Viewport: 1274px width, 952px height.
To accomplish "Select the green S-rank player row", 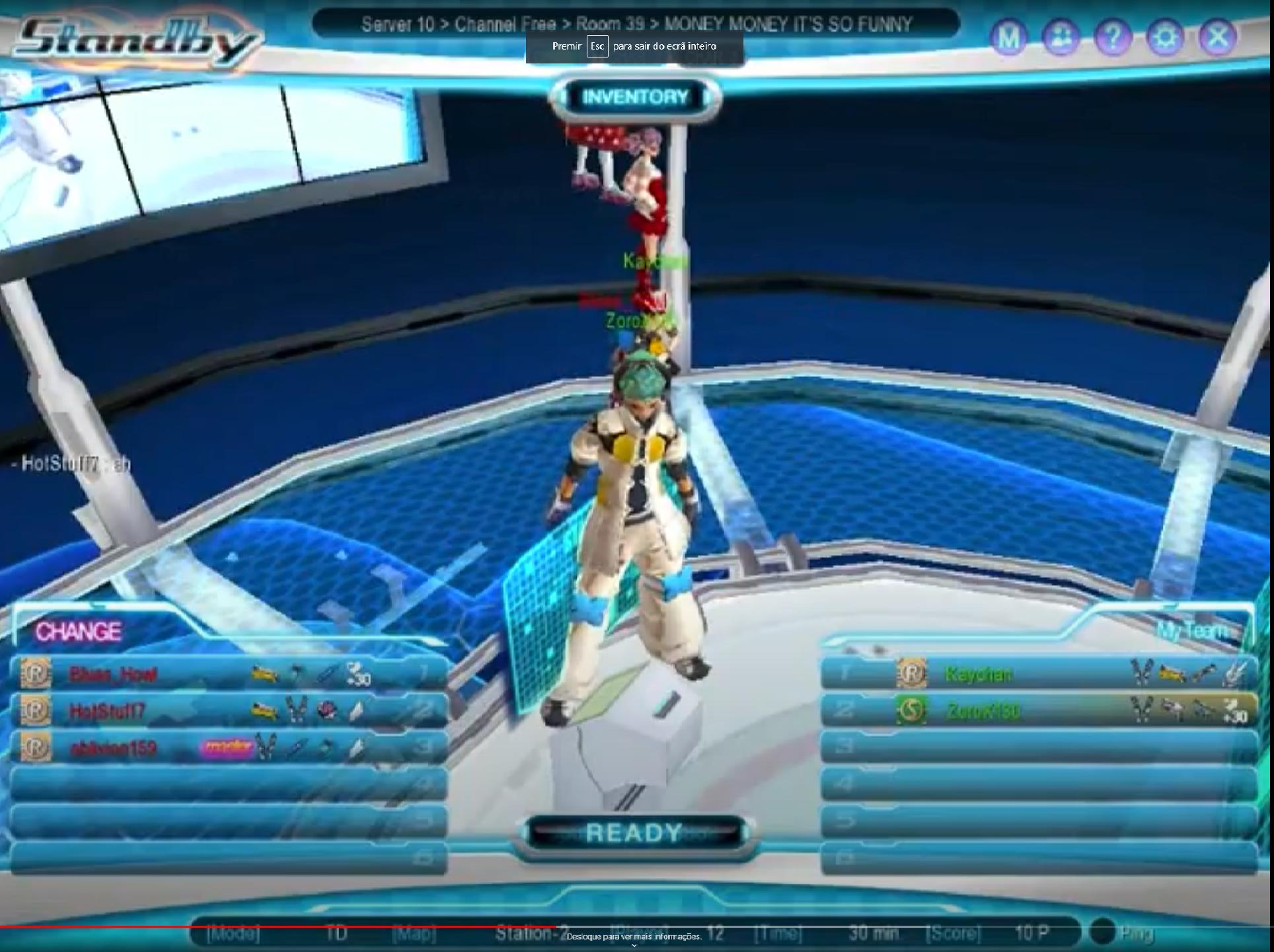I will click(1037, 711).
